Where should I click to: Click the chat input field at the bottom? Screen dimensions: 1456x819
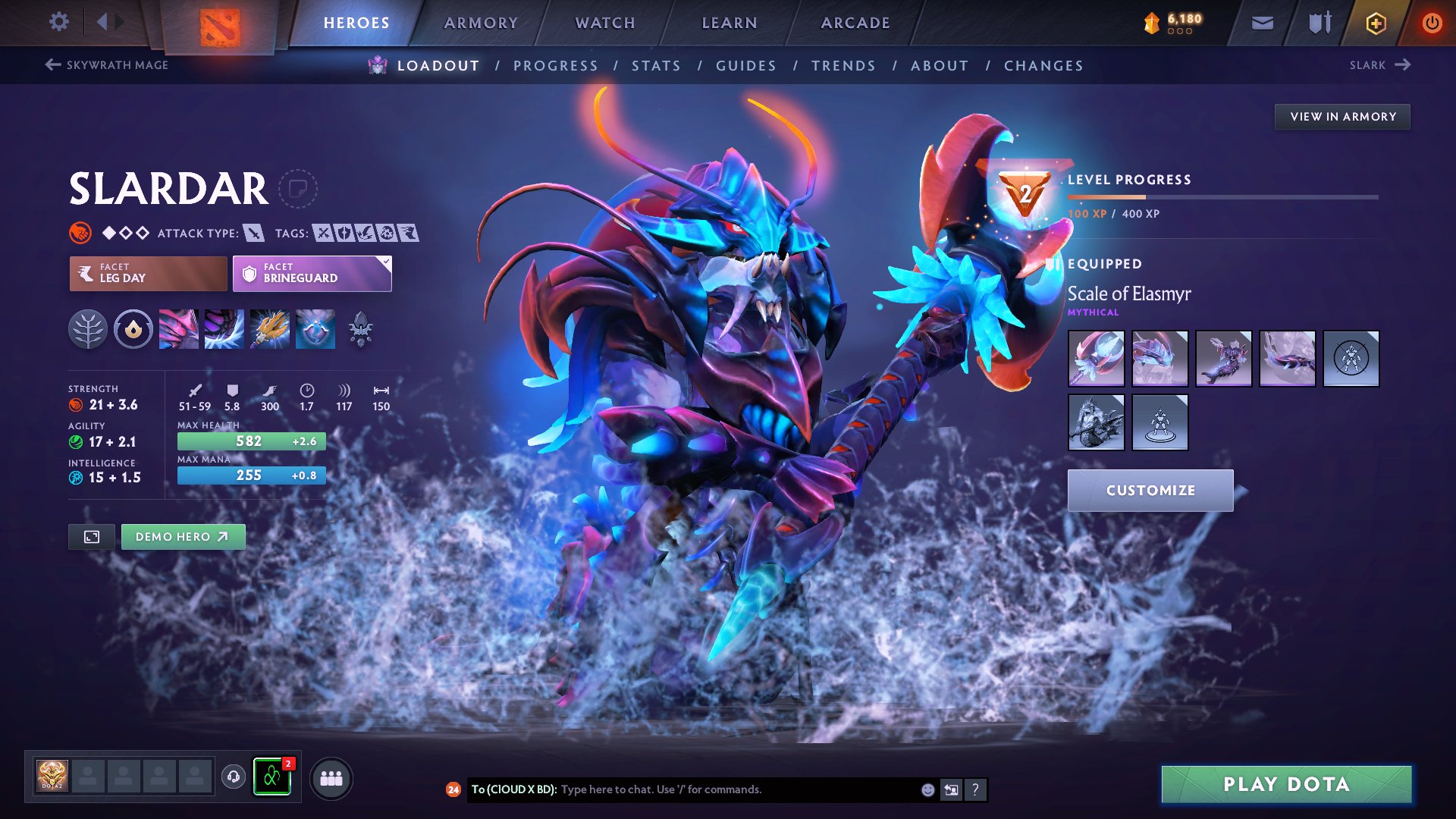point(682,789)
